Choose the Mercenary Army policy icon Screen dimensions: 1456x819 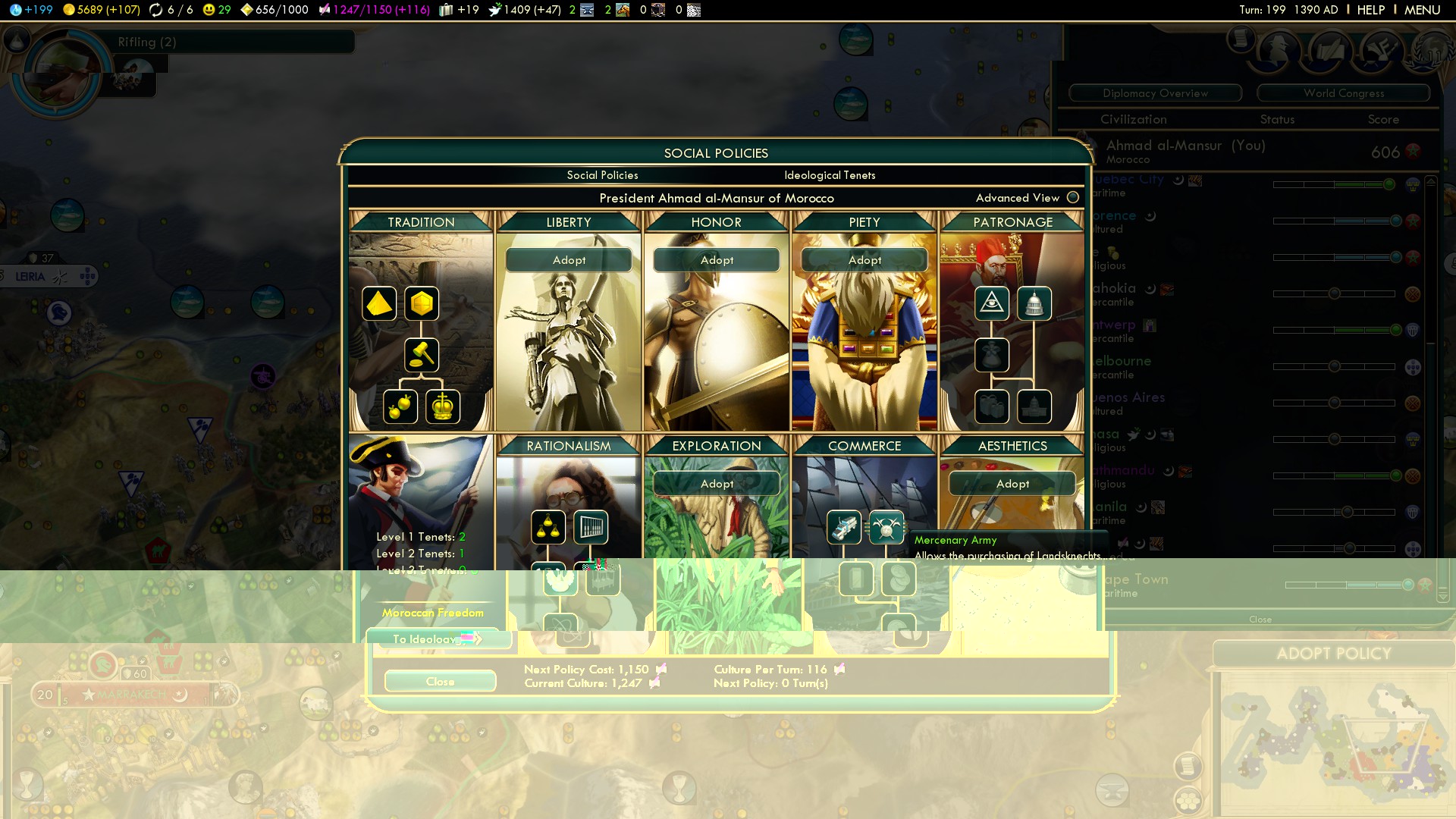coord(886,527)
